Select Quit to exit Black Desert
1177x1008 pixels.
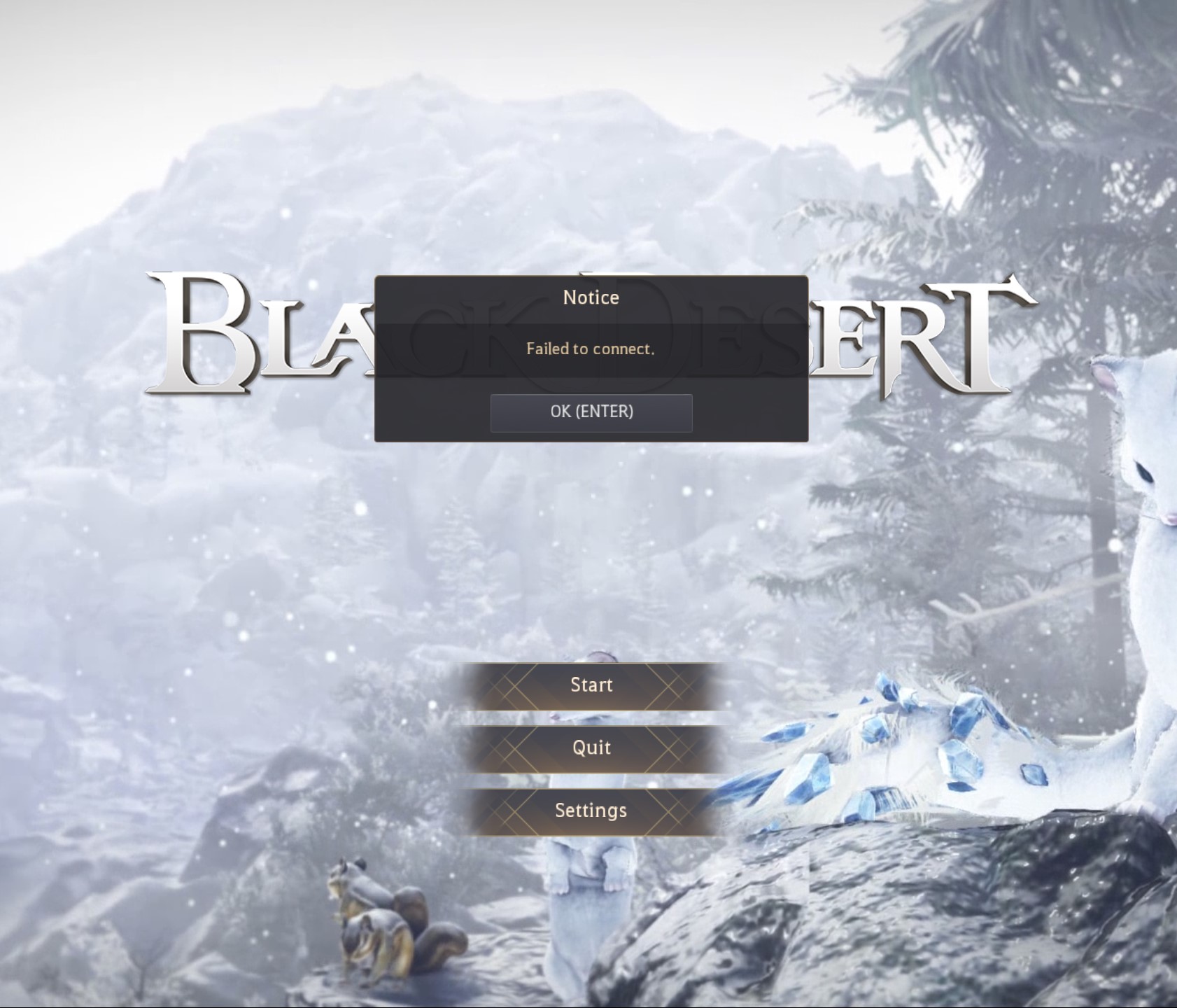(x=591, y=747)
